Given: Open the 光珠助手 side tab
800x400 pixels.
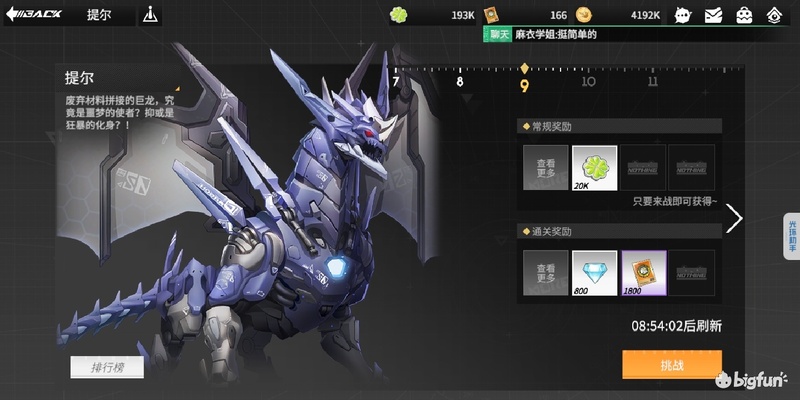Looking at the screenshot, I should (791, 236).
